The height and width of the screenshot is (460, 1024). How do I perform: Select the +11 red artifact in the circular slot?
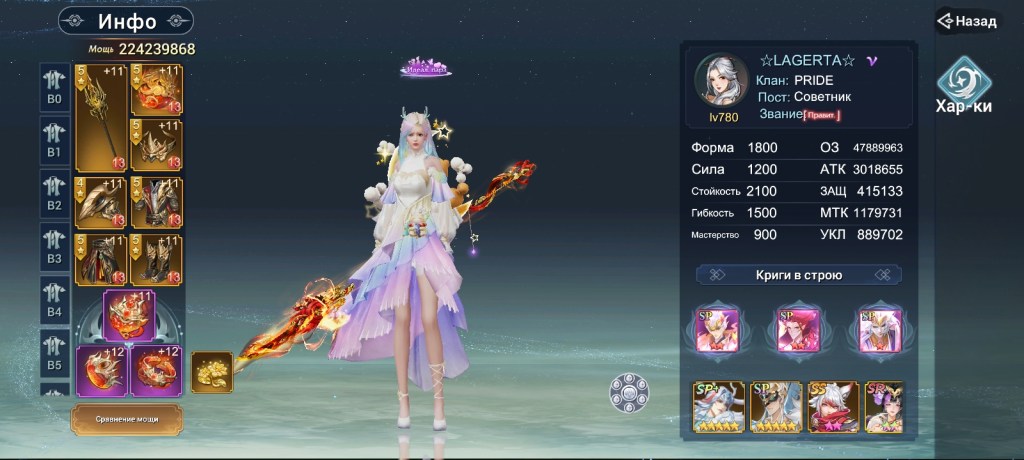129,313
